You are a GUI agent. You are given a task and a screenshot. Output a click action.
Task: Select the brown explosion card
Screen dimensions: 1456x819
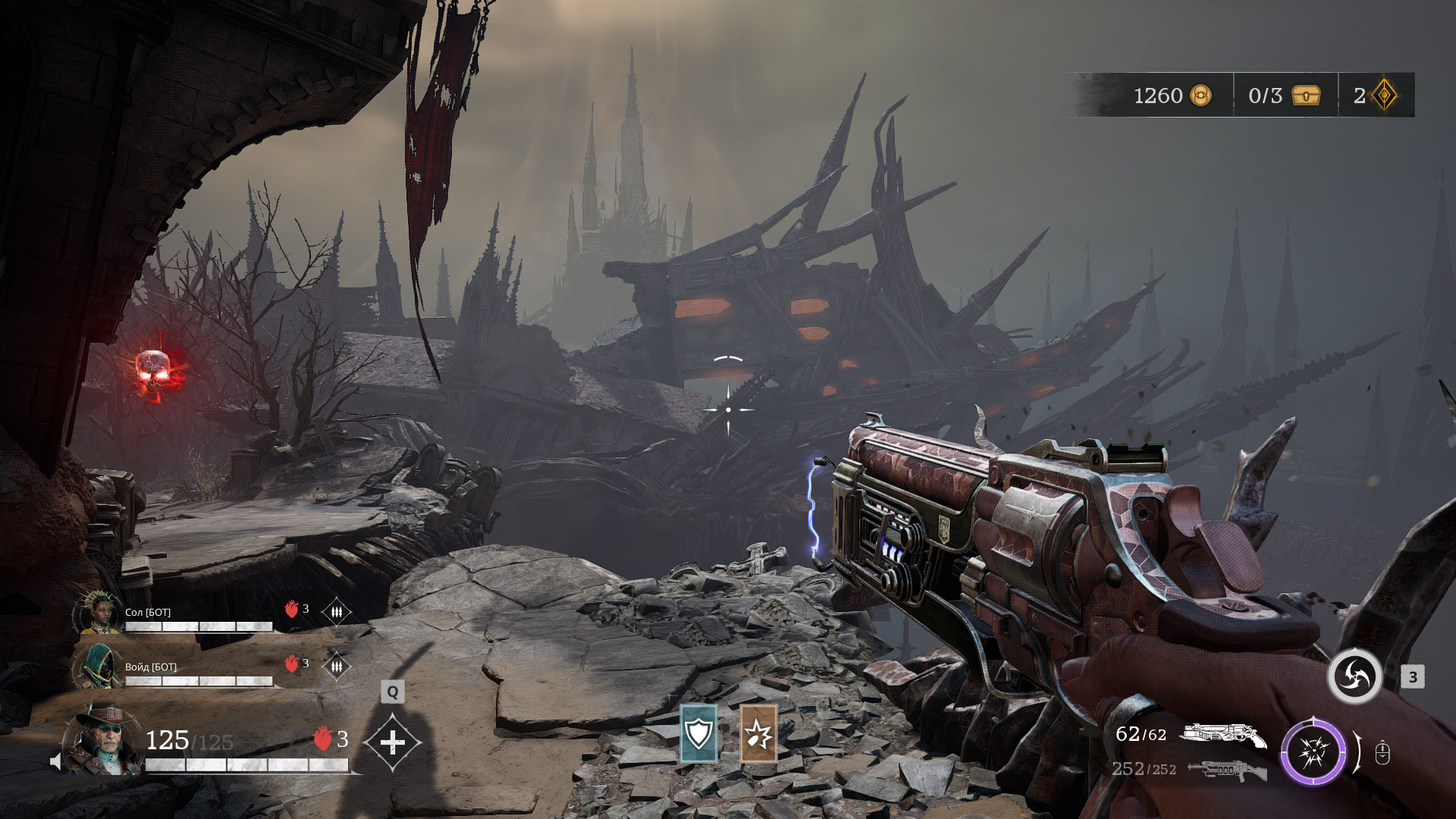point(758,733)
